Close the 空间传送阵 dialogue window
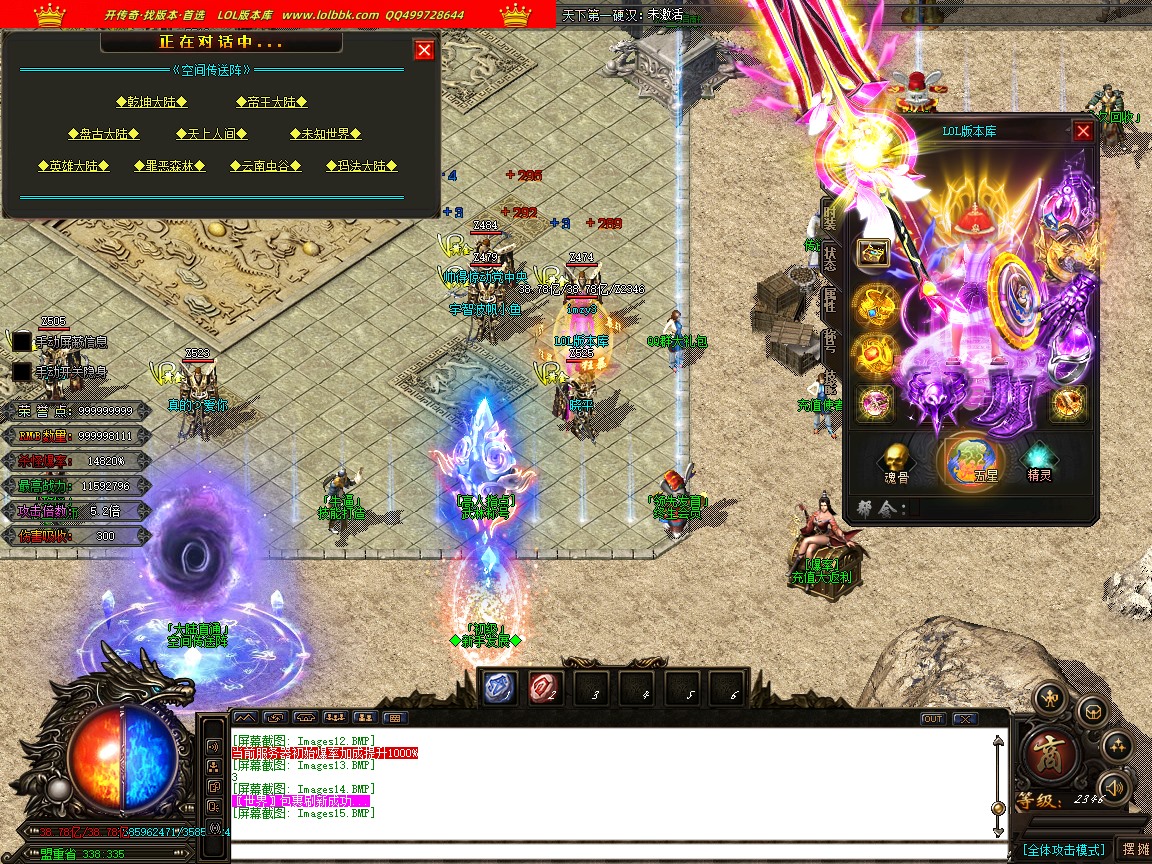1152x864 pixels. pyautogui.click(x=424, y=50)
